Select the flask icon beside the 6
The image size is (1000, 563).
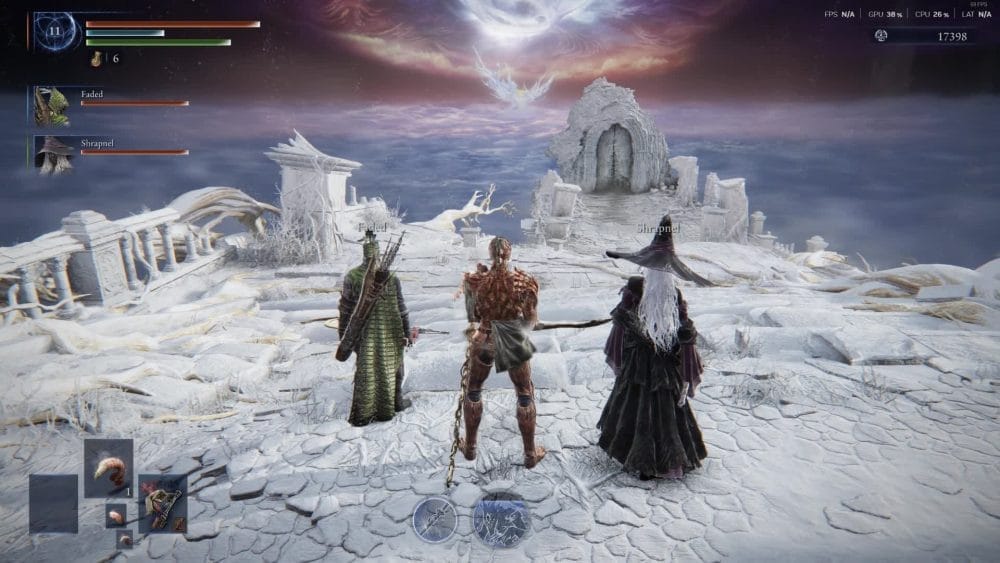tap(97, 59)
